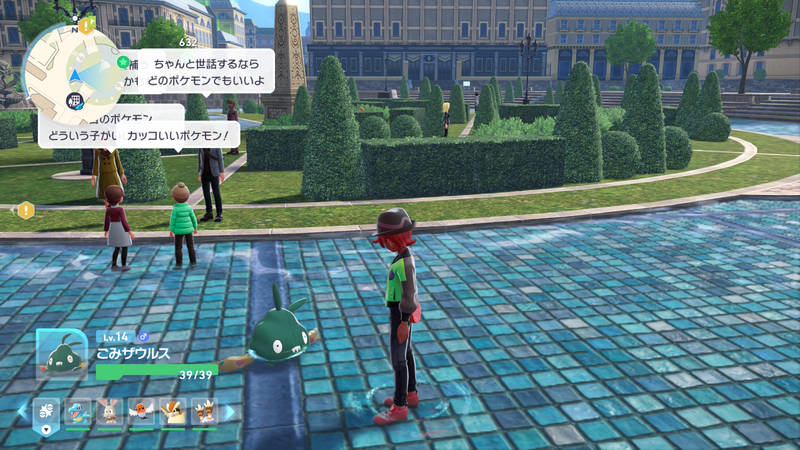The height and width of the screenshot is (450, 800).
Task: Choose the Fletchling party slot
Action: coord(141,411)
